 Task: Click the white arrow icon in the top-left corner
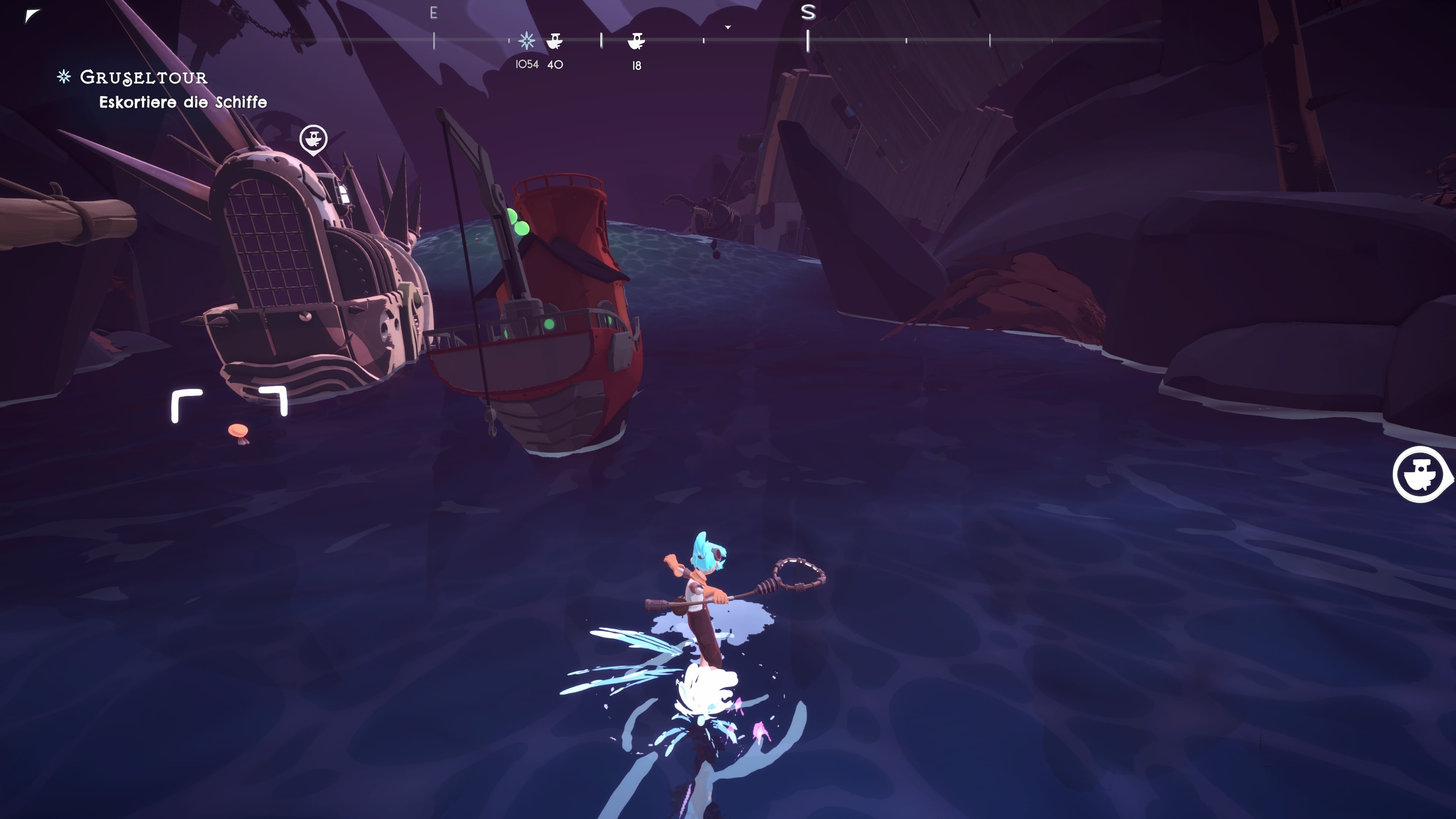pos(32,16)
